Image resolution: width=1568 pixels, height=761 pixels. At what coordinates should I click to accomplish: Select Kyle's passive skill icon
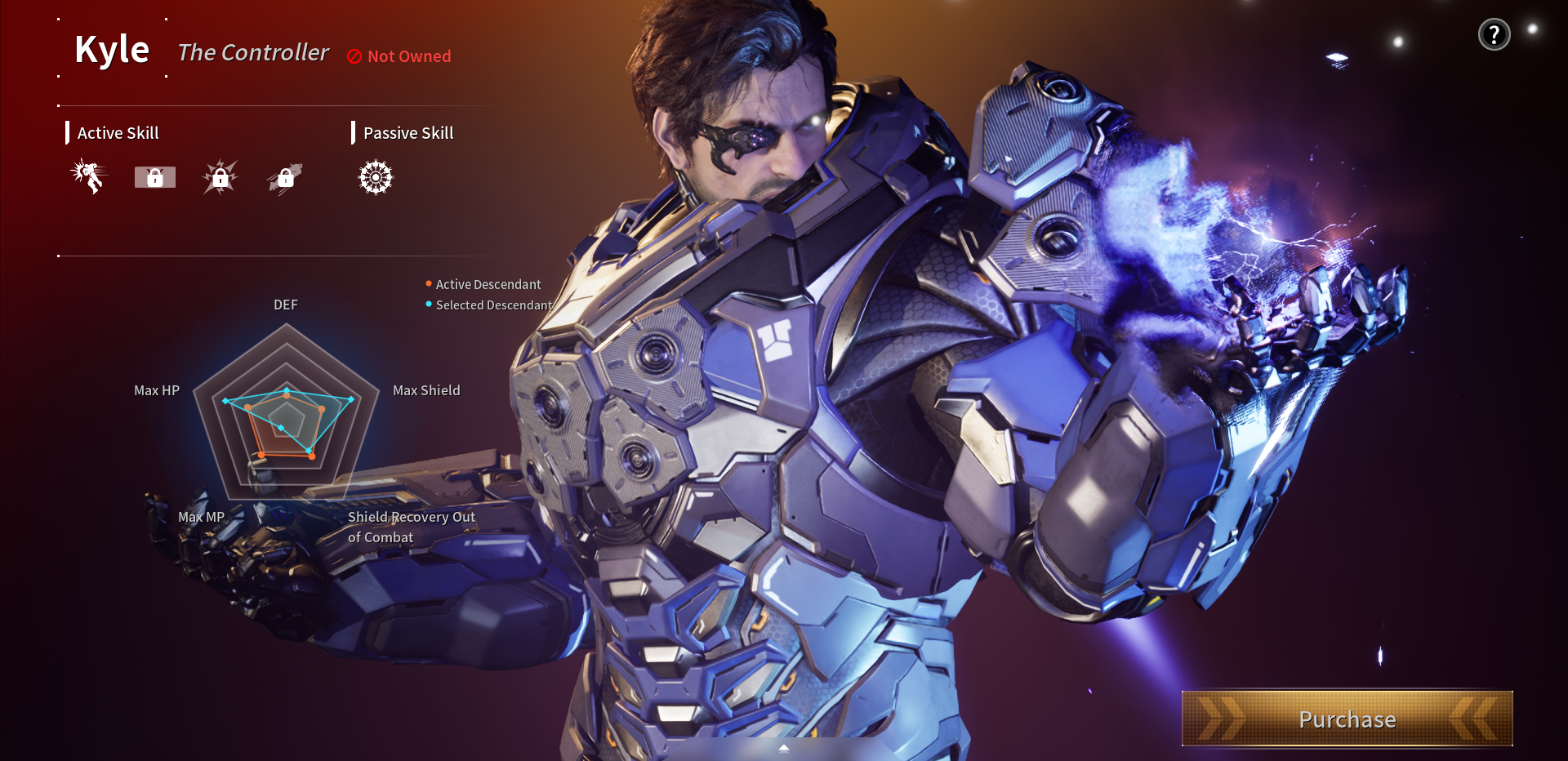click(x=374, y=176)
